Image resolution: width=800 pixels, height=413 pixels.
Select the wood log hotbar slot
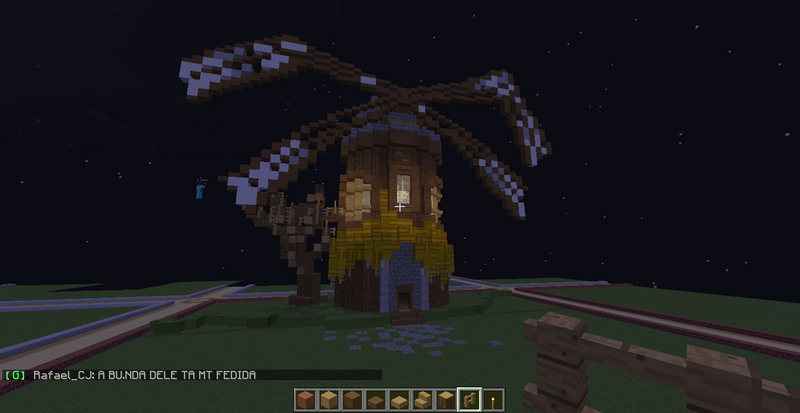(445, 401)
